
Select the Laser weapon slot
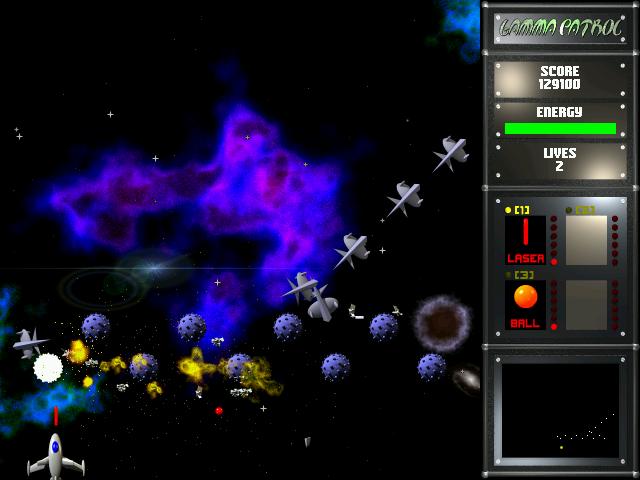pyautogui.click(x=525, y=240)
